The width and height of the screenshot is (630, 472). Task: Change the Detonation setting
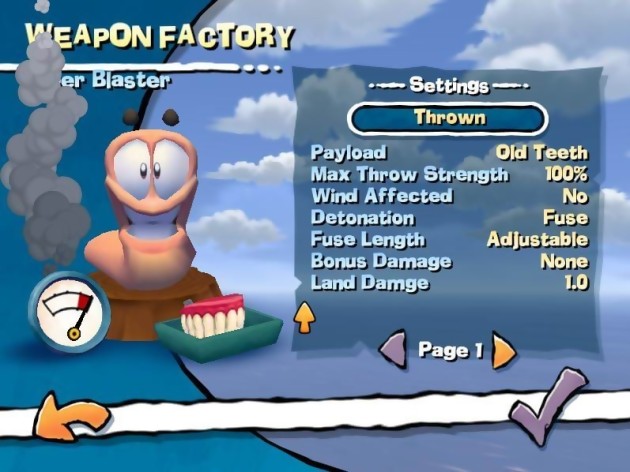click(449, 218)
